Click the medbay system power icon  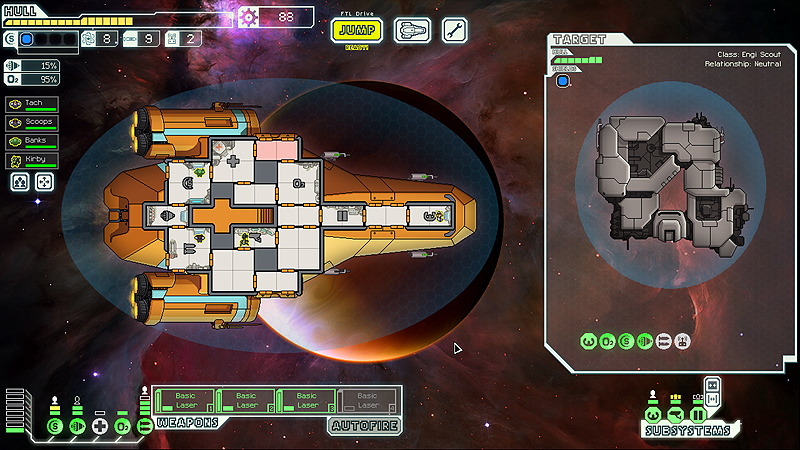coord(99,428)
